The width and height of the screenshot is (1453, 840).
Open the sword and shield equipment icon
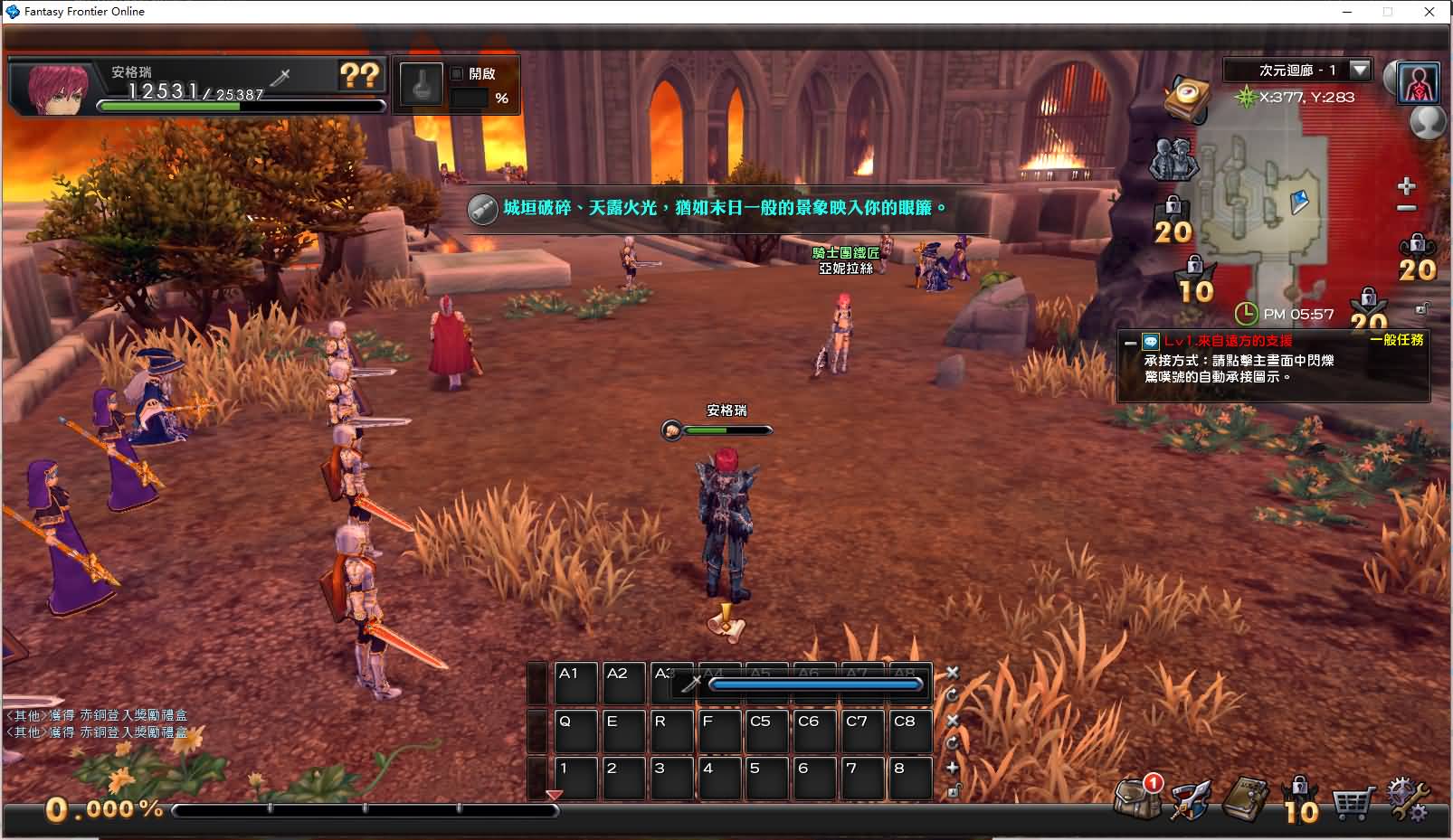[x=1189, y=799]
